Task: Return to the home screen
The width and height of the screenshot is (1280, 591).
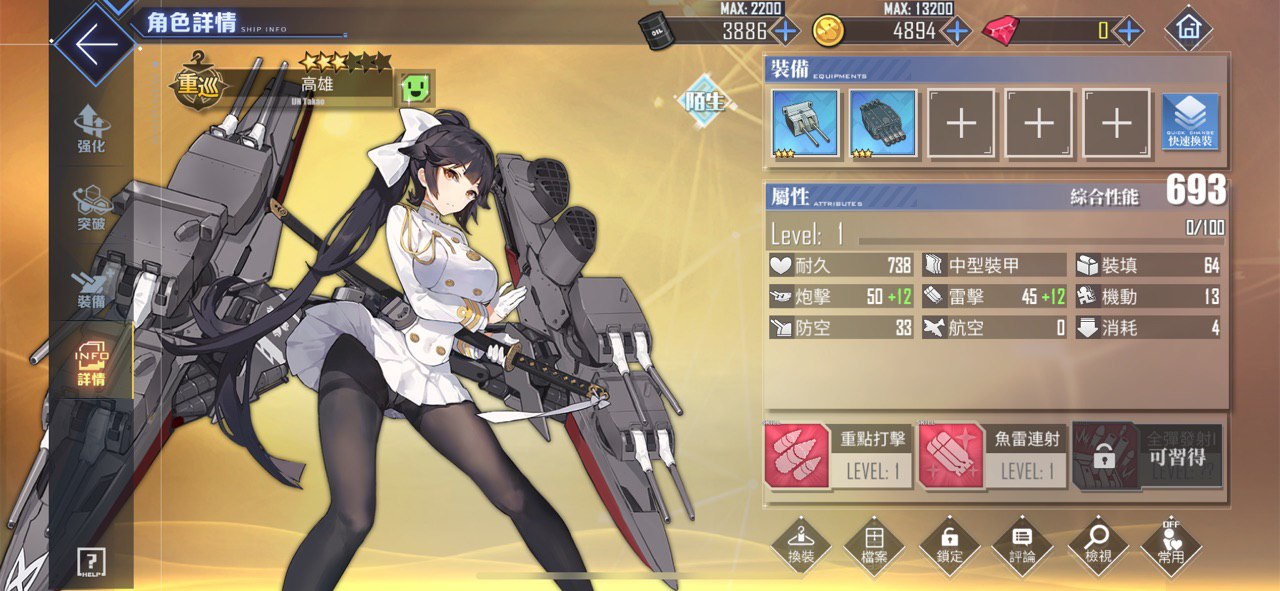Action: click(1188, 30)
